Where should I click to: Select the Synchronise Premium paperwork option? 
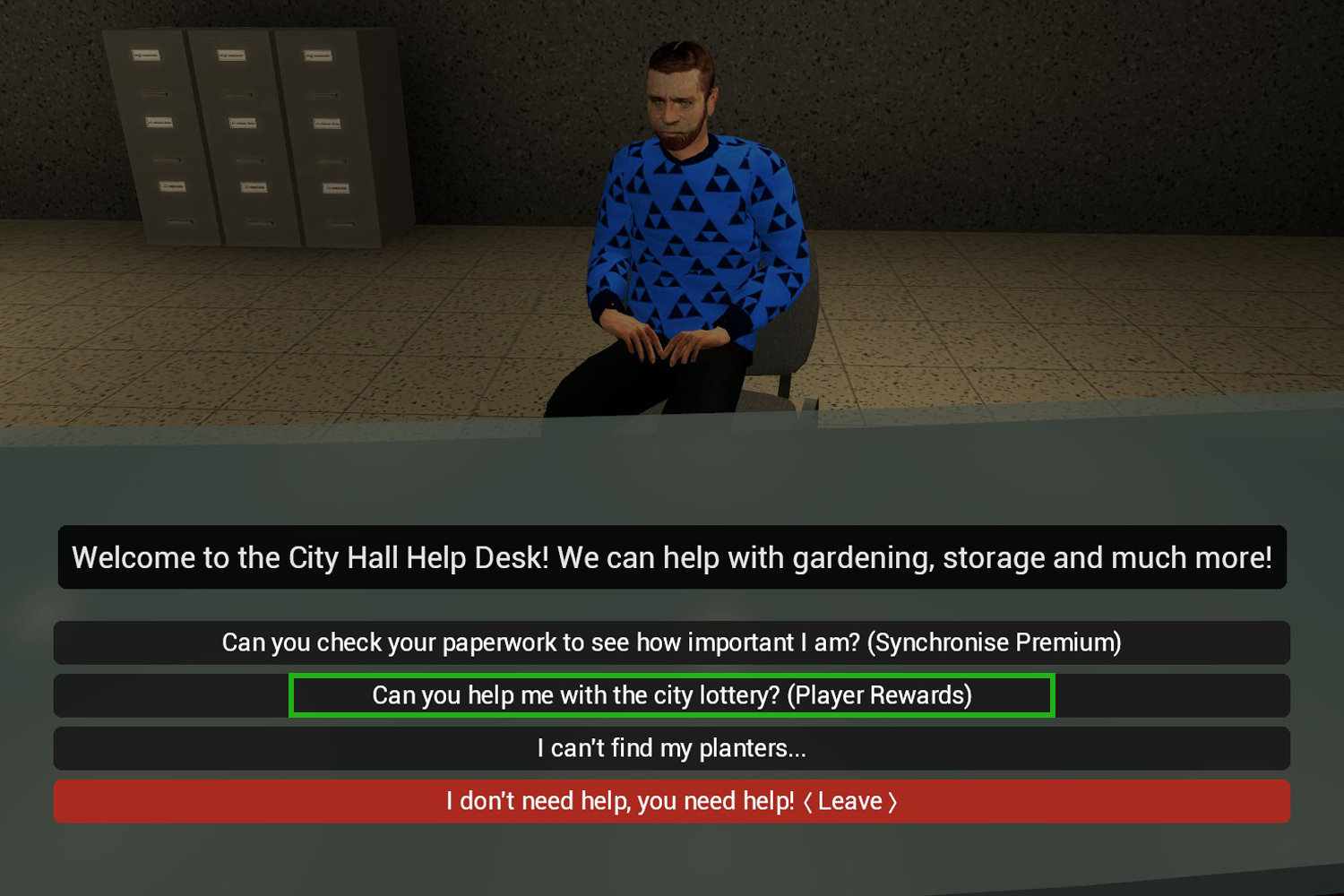(672, 642)
